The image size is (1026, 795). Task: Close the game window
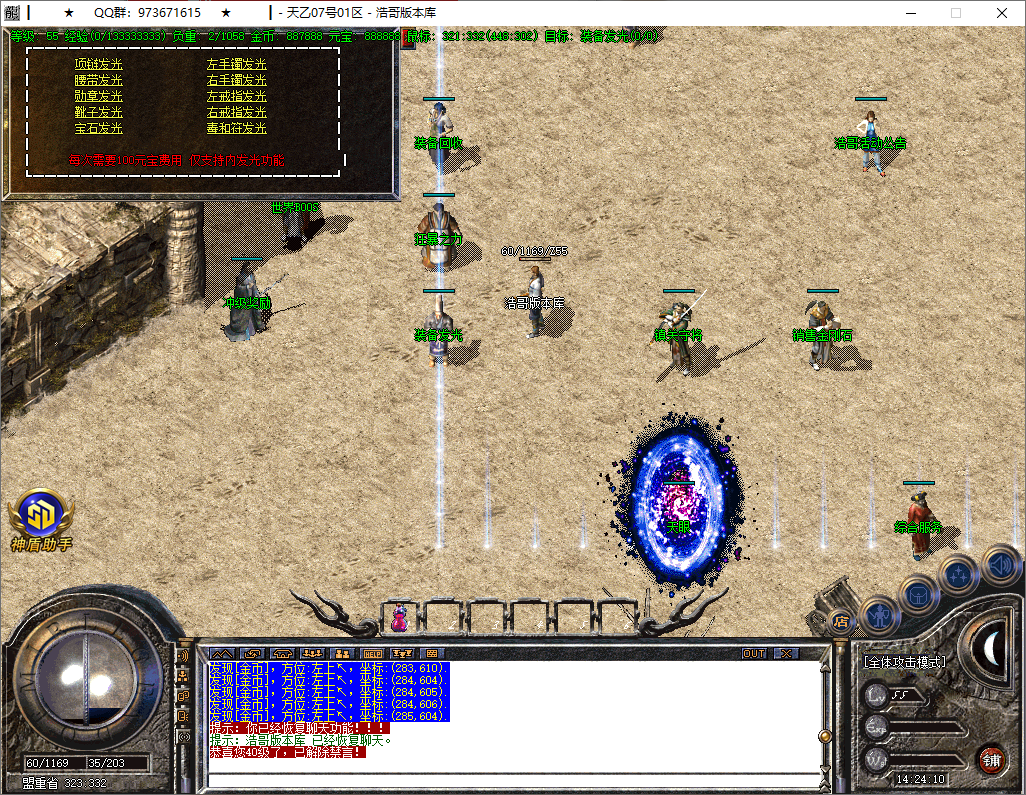click(x=1002, y=13)
